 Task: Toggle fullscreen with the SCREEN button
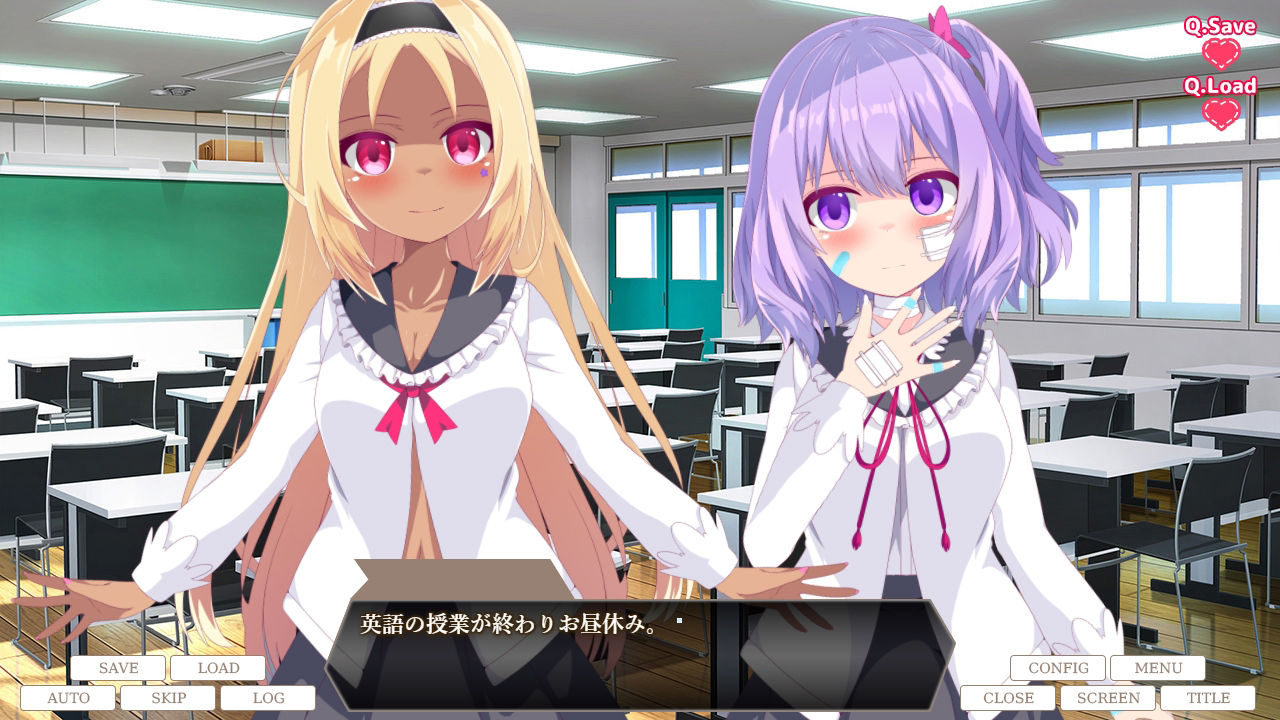(1110, 697)
